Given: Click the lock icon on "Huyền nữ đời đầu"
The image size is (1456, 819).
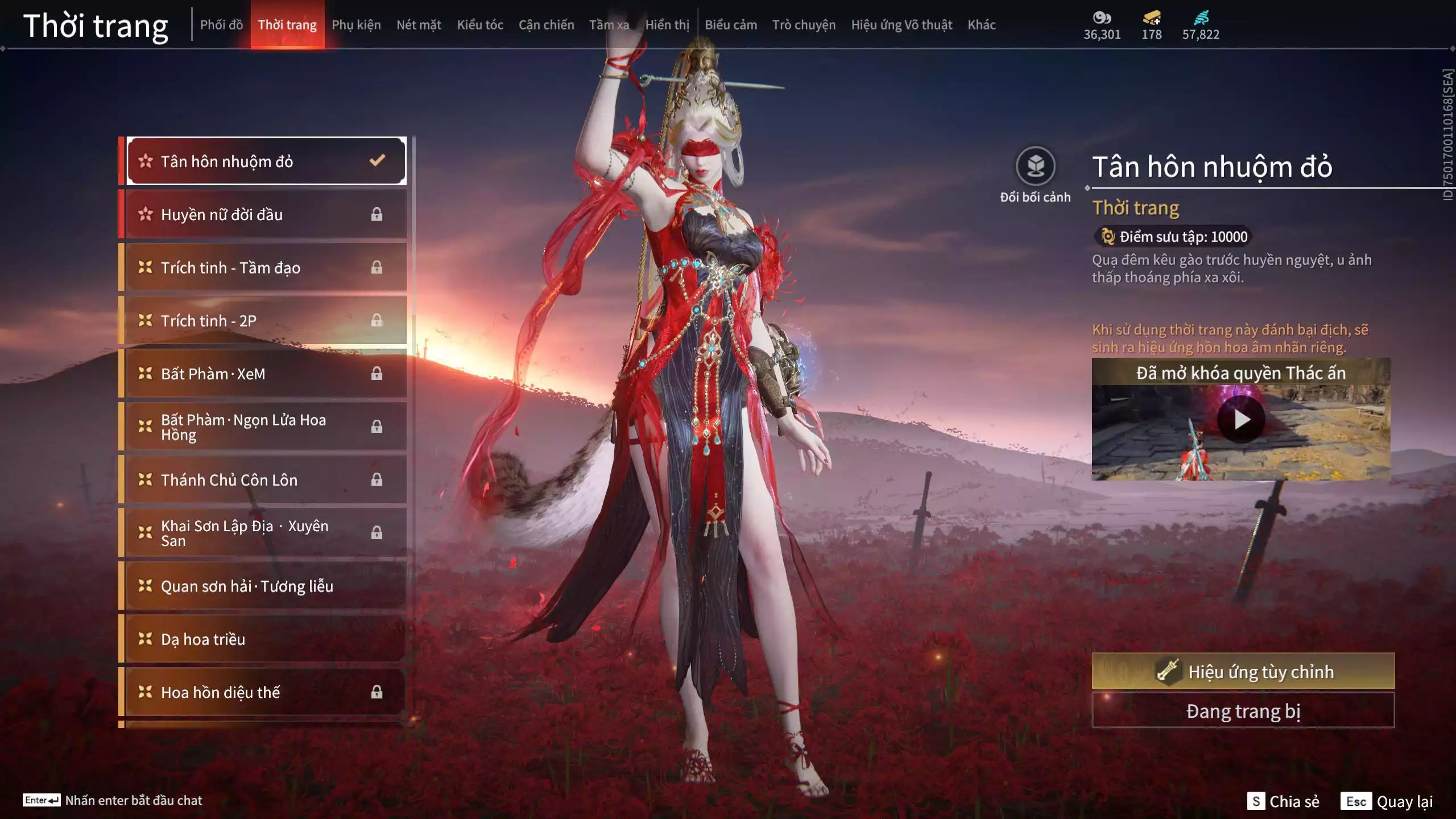Looking at the screenshot, I should [376, 214].
